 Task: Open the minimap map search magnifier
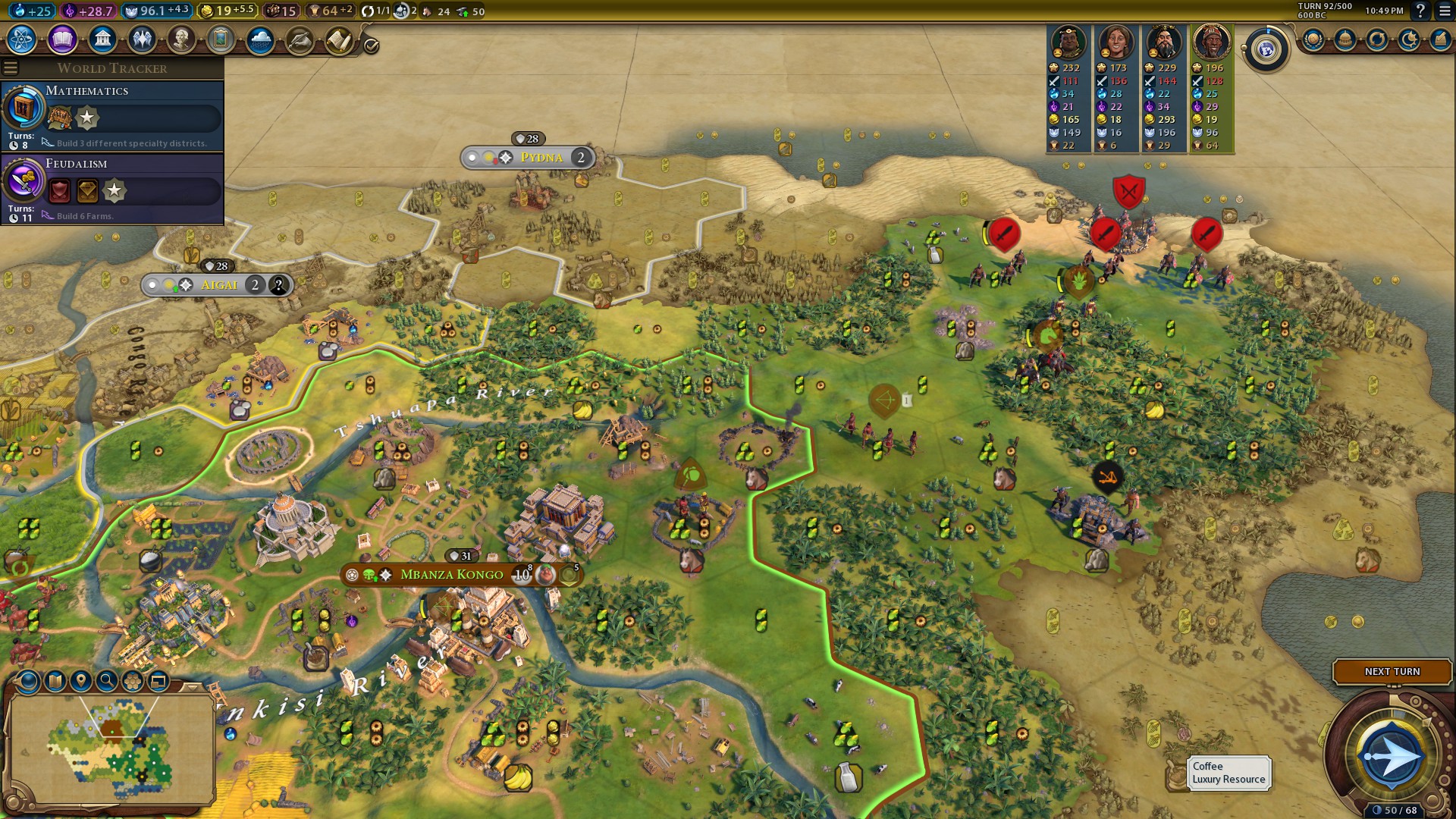pyautogui.click(x=107, y=681)
